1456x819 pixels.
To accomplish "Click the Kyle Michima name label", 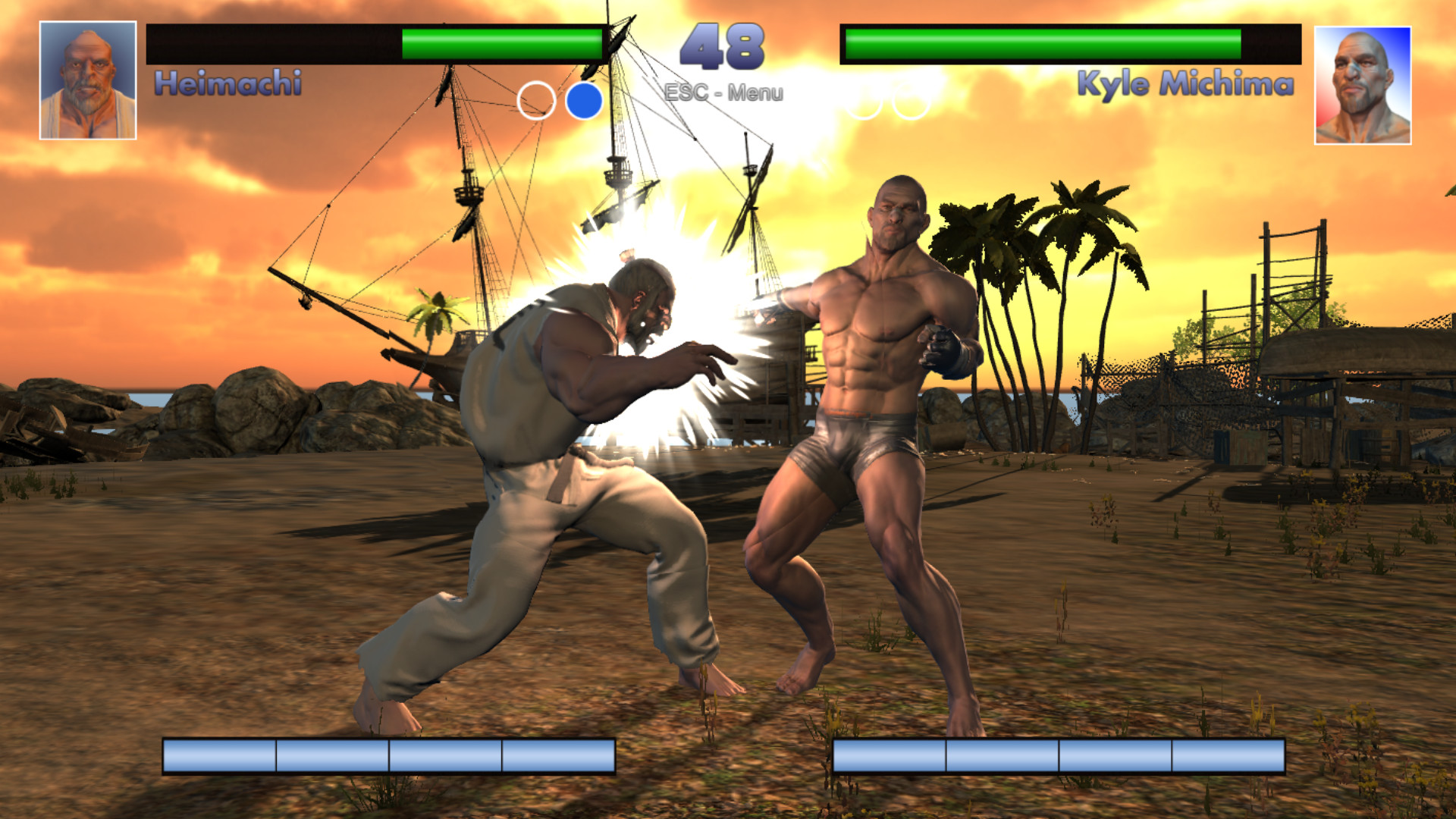I will [1186, 83].
